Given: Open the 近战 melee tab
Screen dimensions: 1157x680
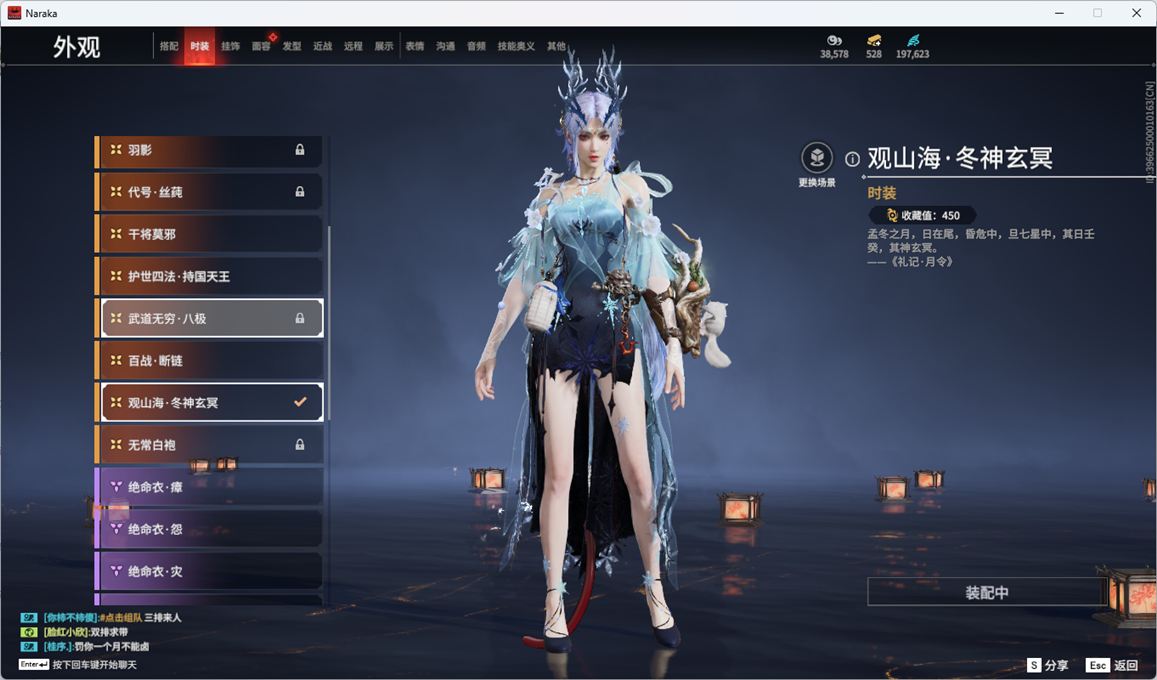Looking at the screenshot, I should coord(322,46).
